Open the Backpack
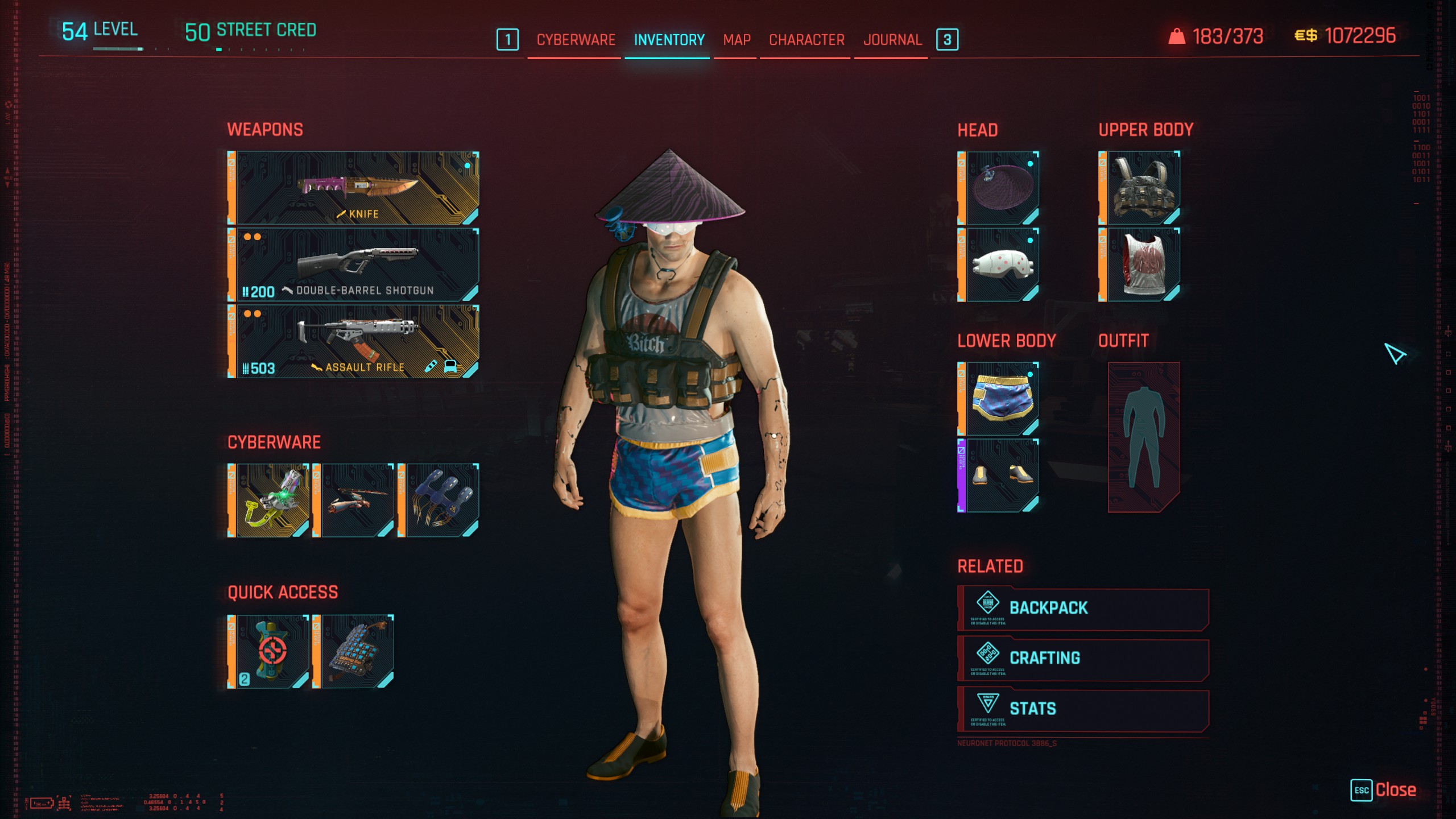This screenshot has width=1456, height=819. (x=1083, y=609)
